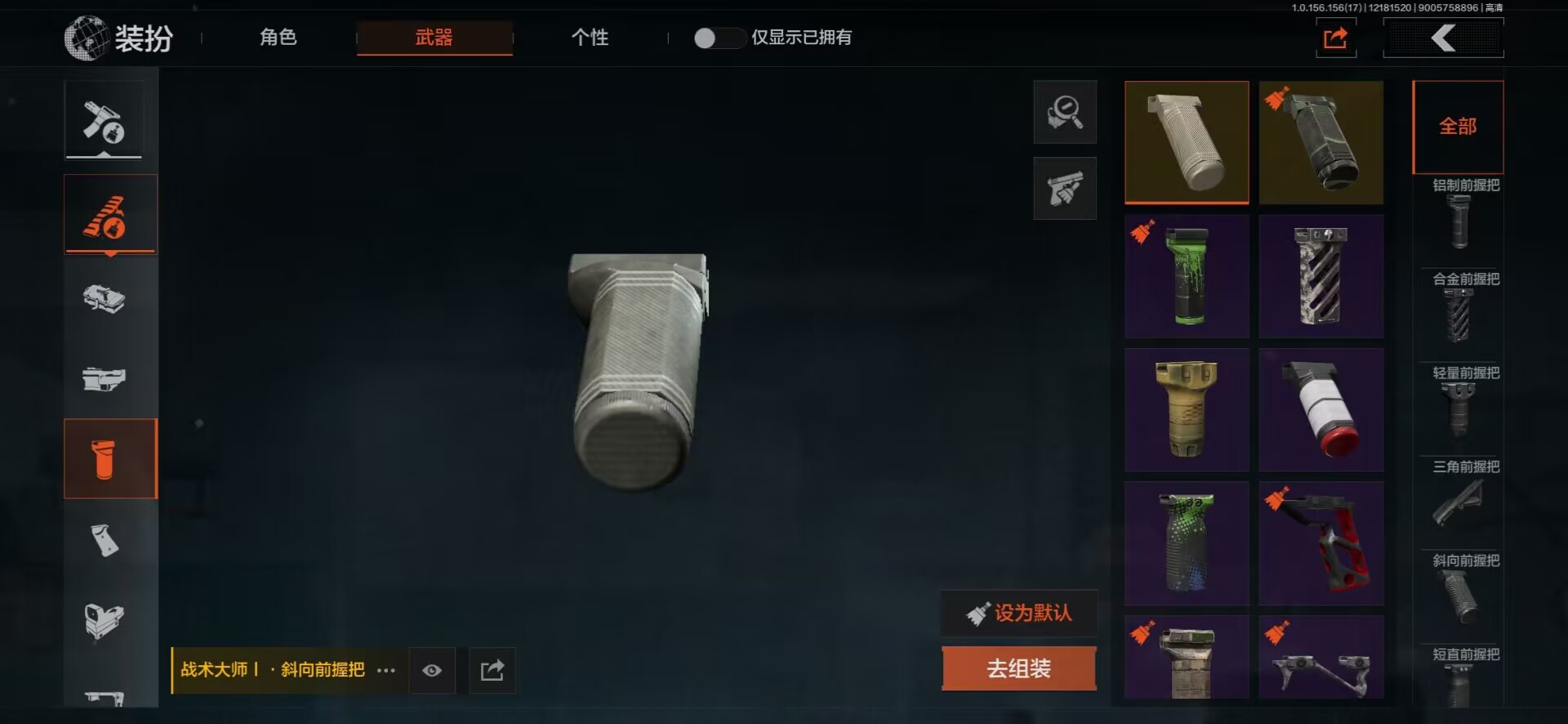Open the magnifier inspect icon
Viewport: 1568px width, 724px height.
pyautogui.click(x=1065, y=112)
